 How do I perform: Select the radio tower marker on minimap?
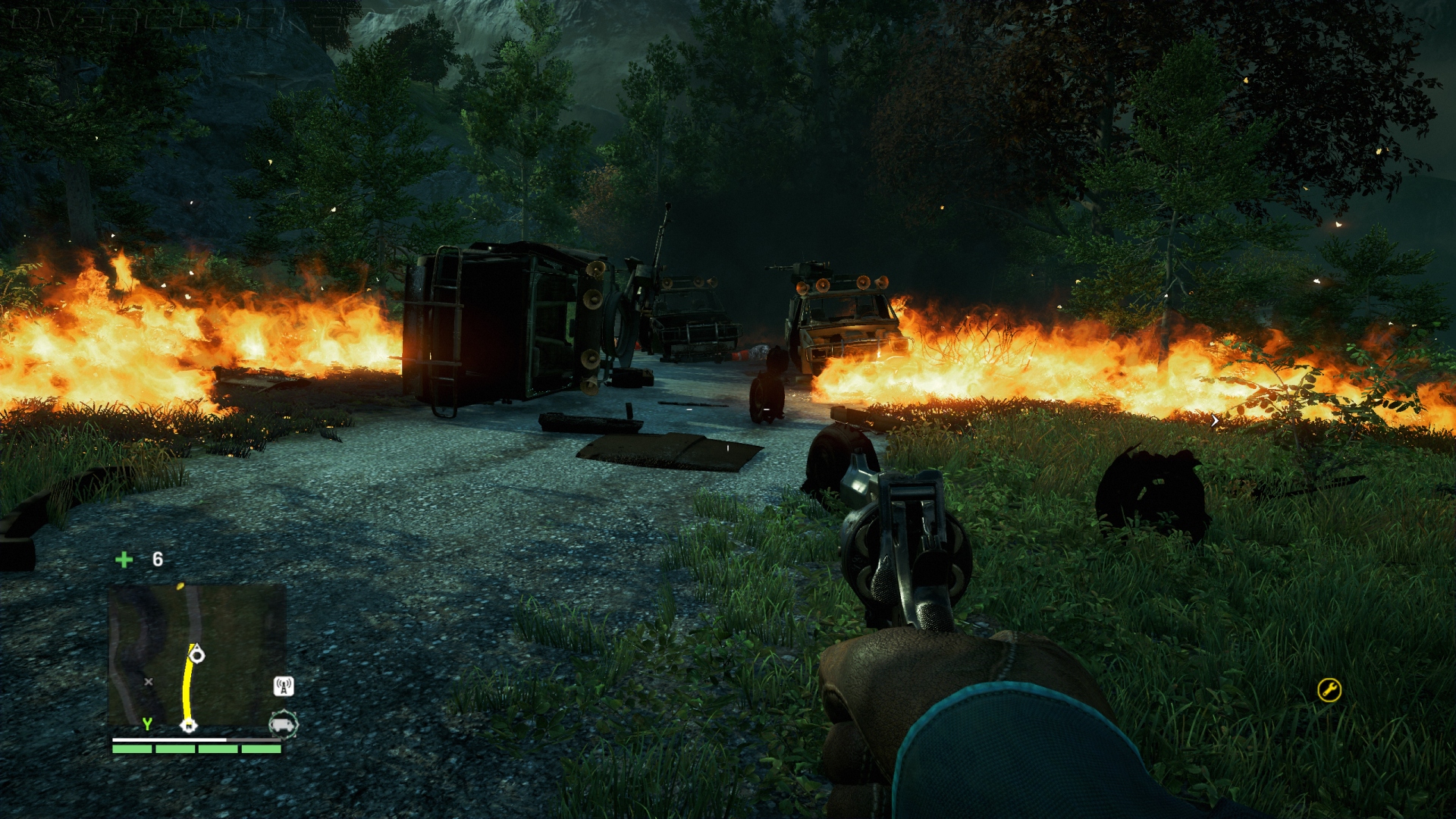pyautogui.click(x=284, y=686)
